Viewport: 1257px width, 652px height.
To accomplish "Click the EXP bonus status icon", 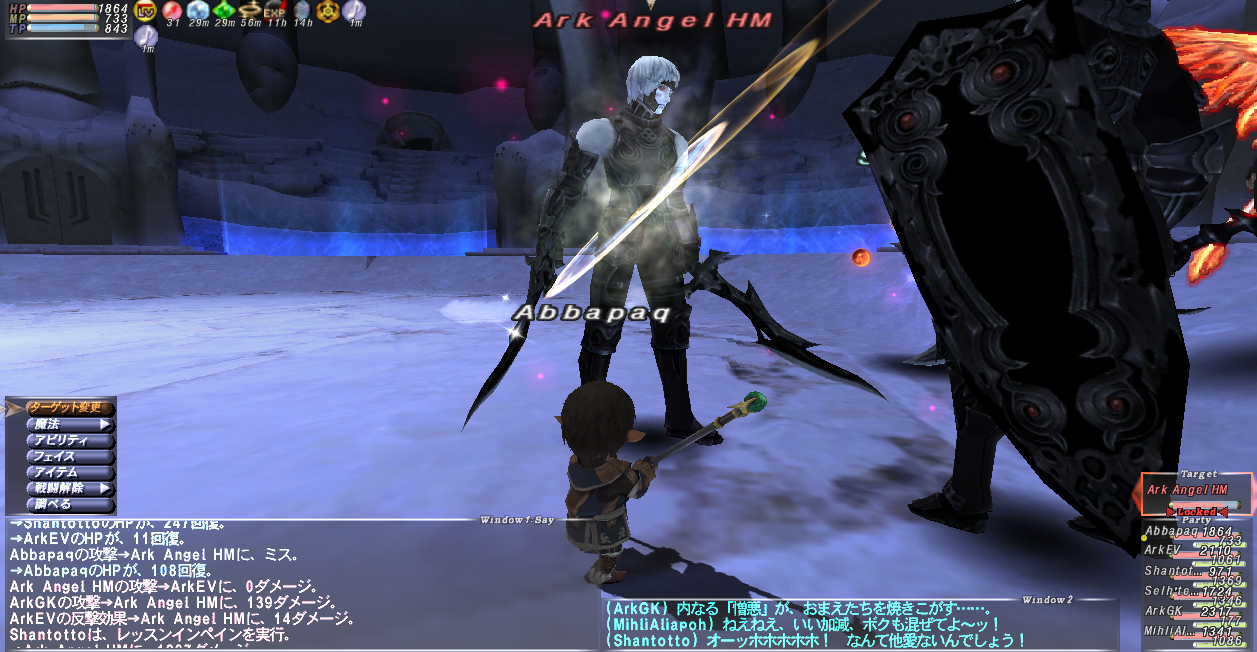I will pyautogui.click(x=275, y=11).
